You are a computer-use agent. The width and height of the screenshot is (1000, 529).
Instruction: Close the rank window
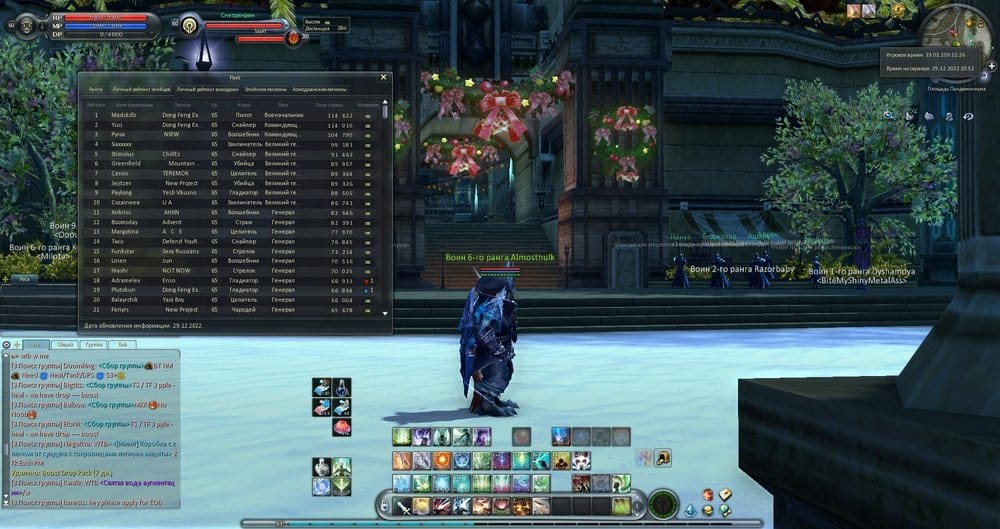click(383, 76)
